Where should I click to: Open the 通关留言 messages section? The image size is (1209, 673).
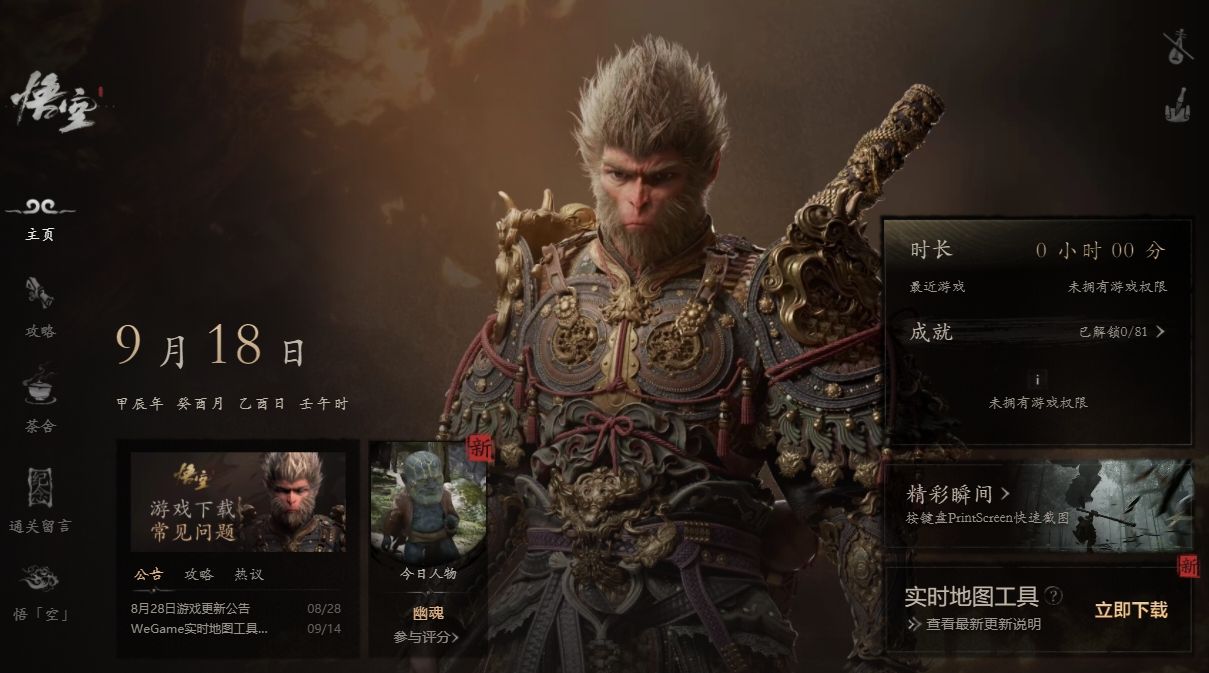[x=40, y=499]
